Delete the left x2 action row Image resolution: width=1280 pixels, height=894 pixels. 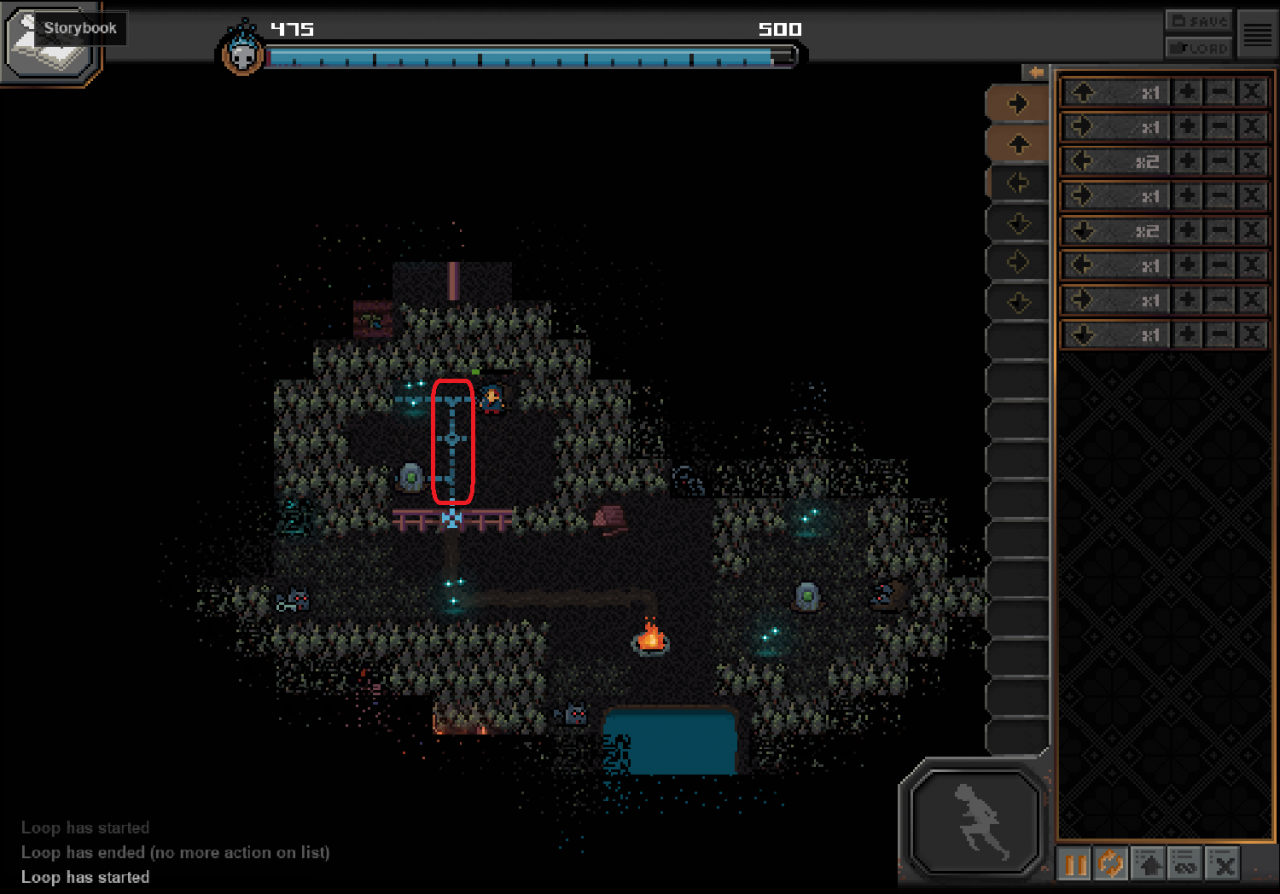[1251, 162]
